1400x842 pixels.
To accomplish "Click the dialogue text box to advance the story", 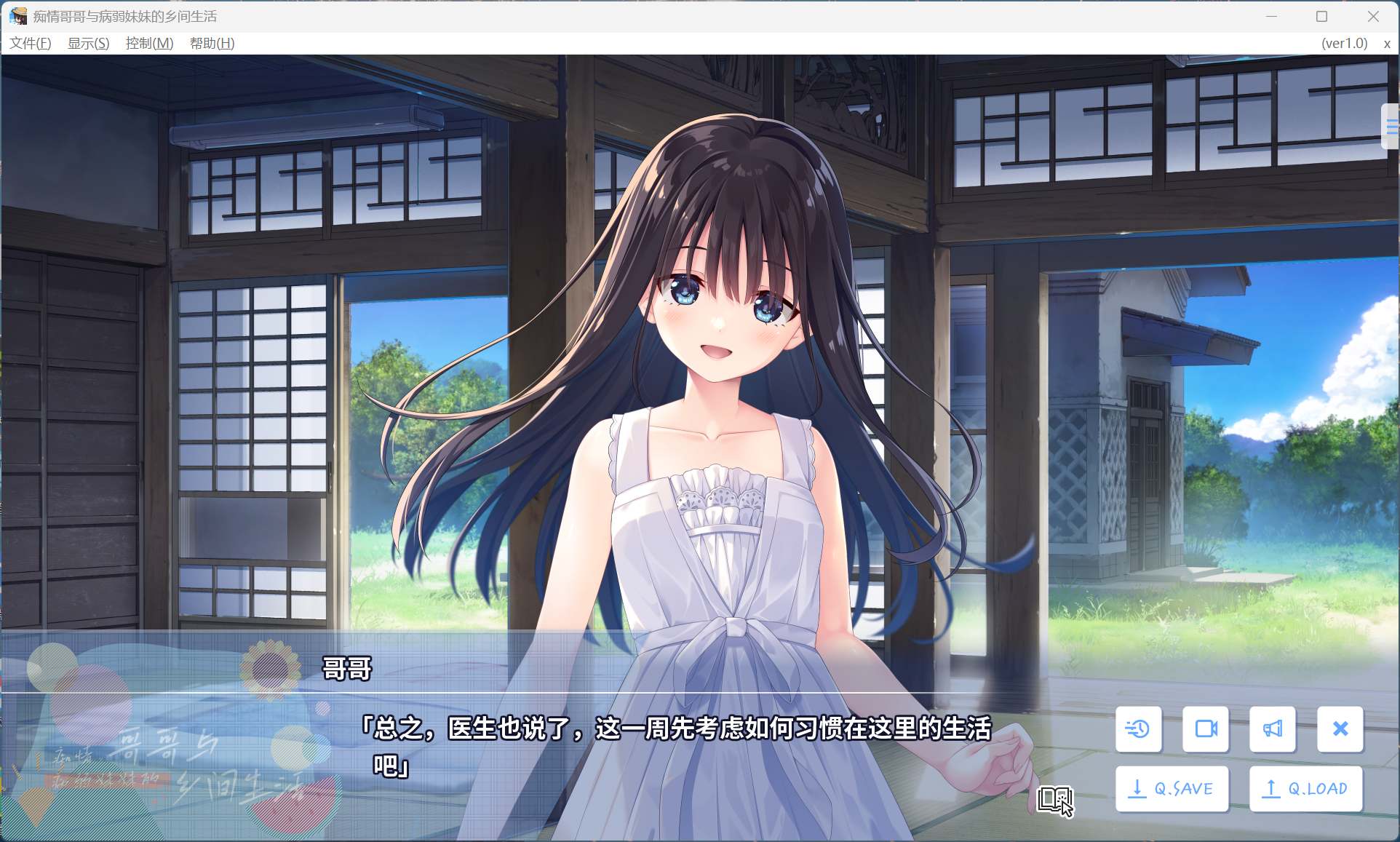I will (x=655, y=742).
